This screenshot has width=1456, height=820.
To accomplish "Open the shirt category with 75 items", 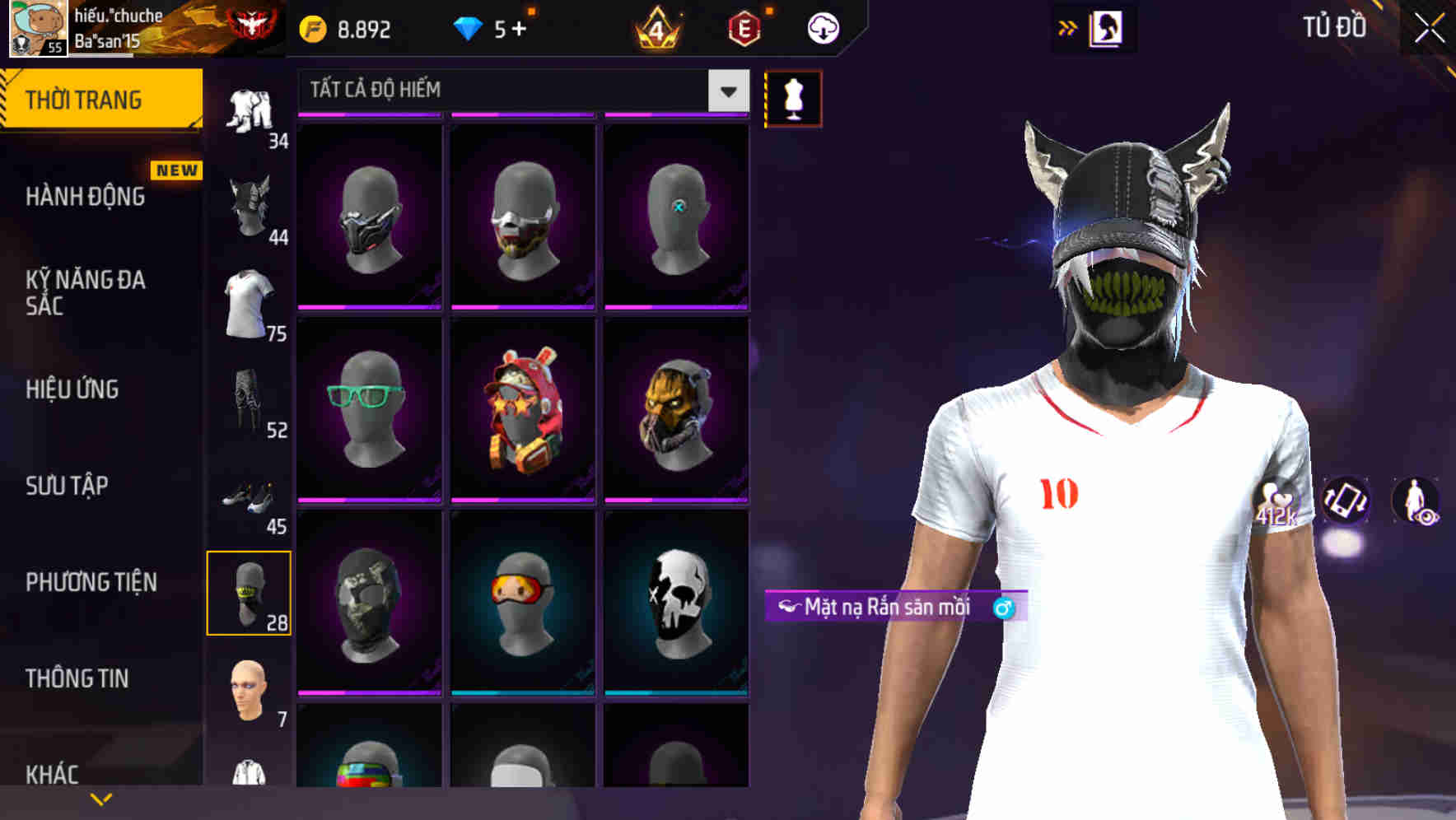I will [x=247, y=303].
